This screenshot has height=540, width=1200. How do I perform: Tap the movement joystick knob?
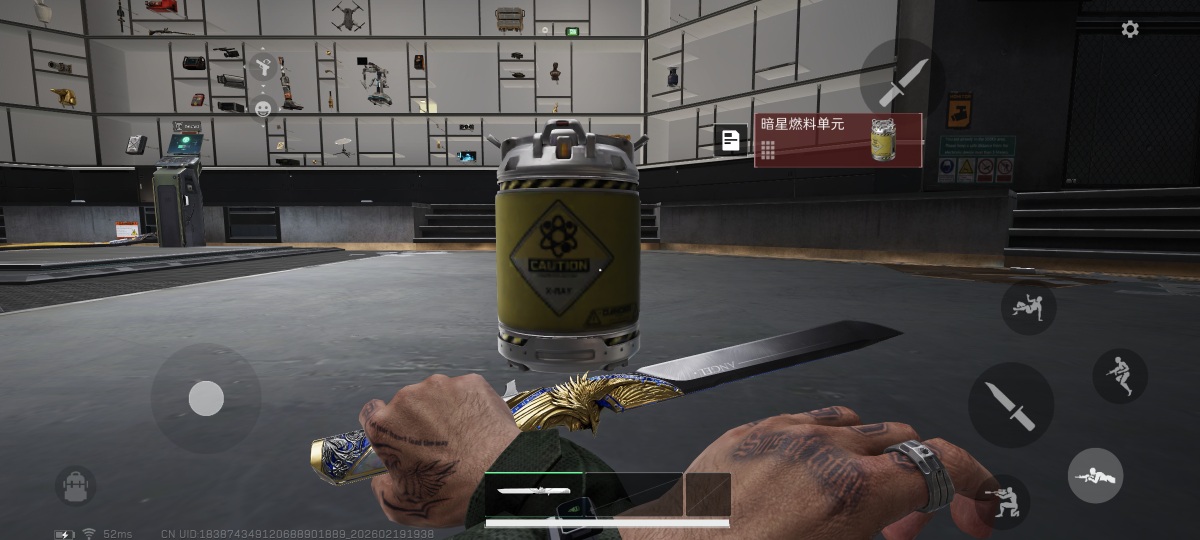tap(206, 398)
